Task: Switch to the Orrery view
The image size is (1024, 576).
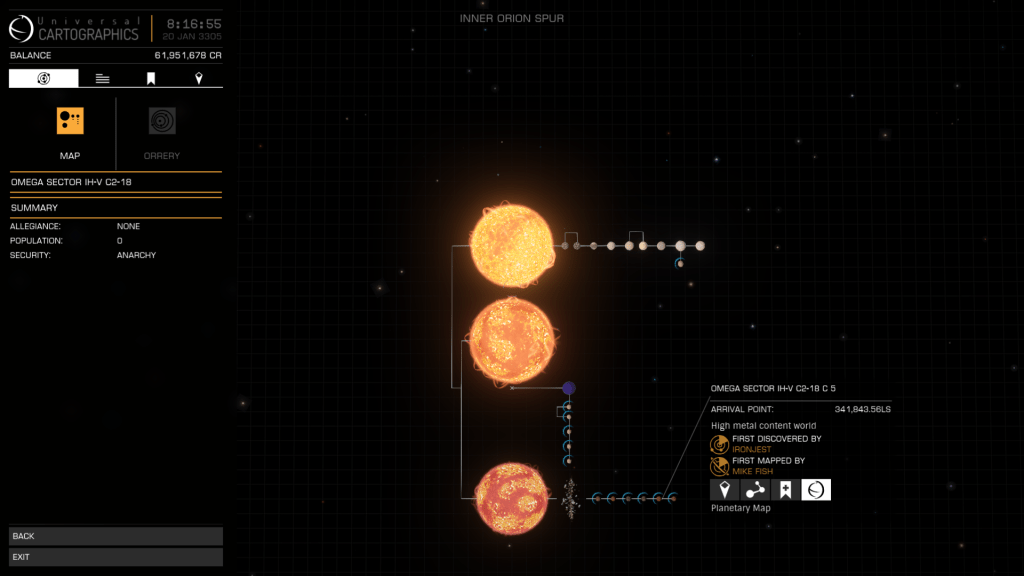Action: 162,122
